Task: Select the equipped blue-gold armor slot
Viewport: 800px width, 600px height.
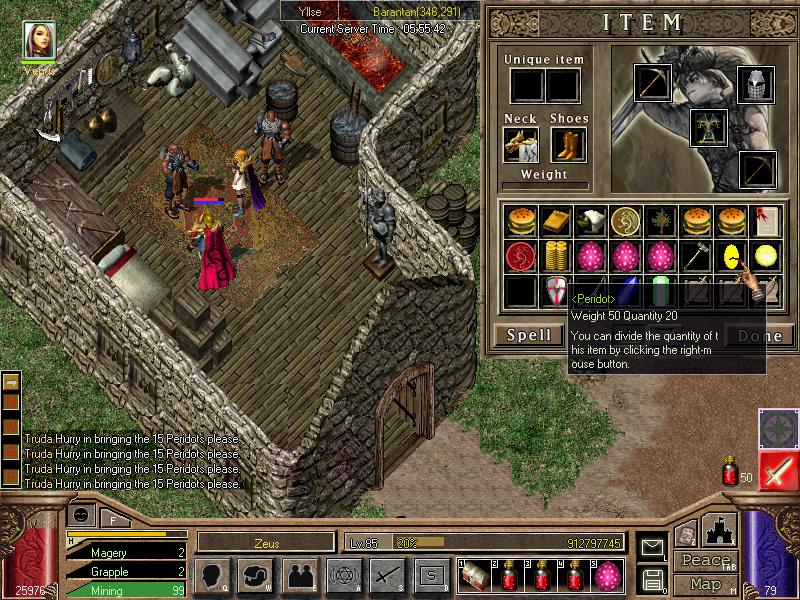Action: click(708, 127)
